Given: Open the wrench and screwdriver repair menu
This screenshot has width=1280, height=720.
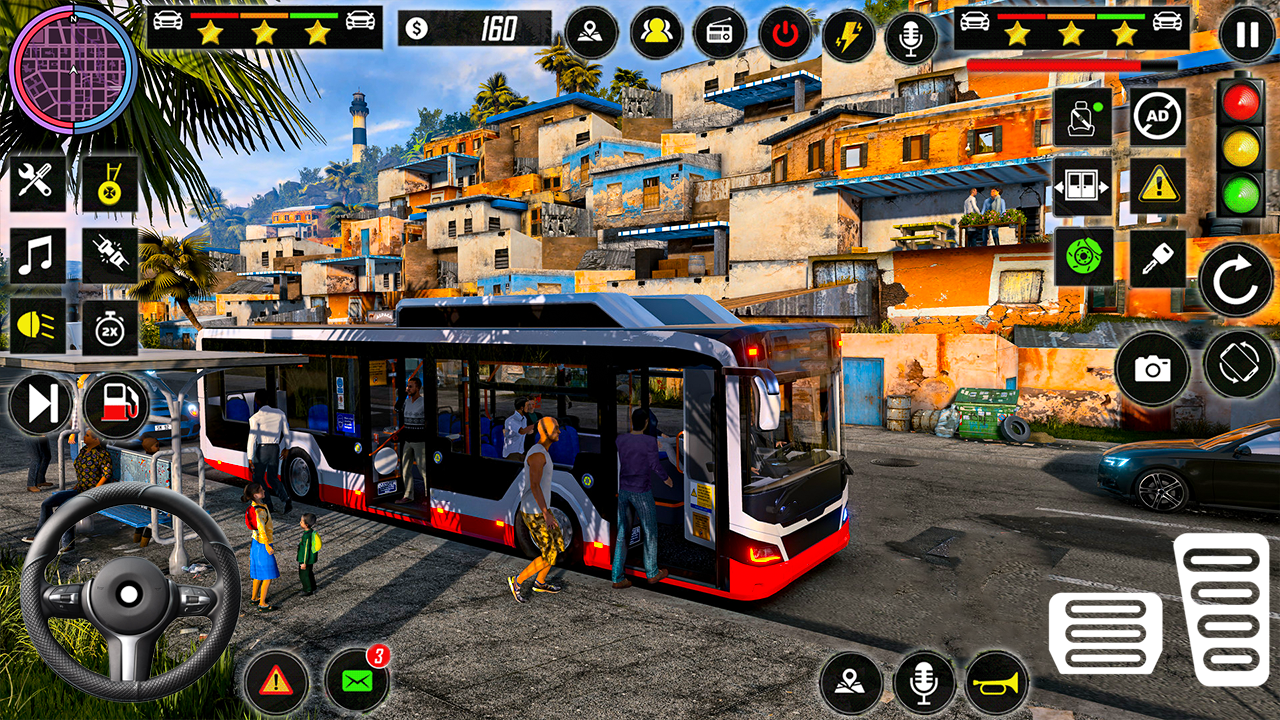Looking at the screenshot, I should pos(37,183).
